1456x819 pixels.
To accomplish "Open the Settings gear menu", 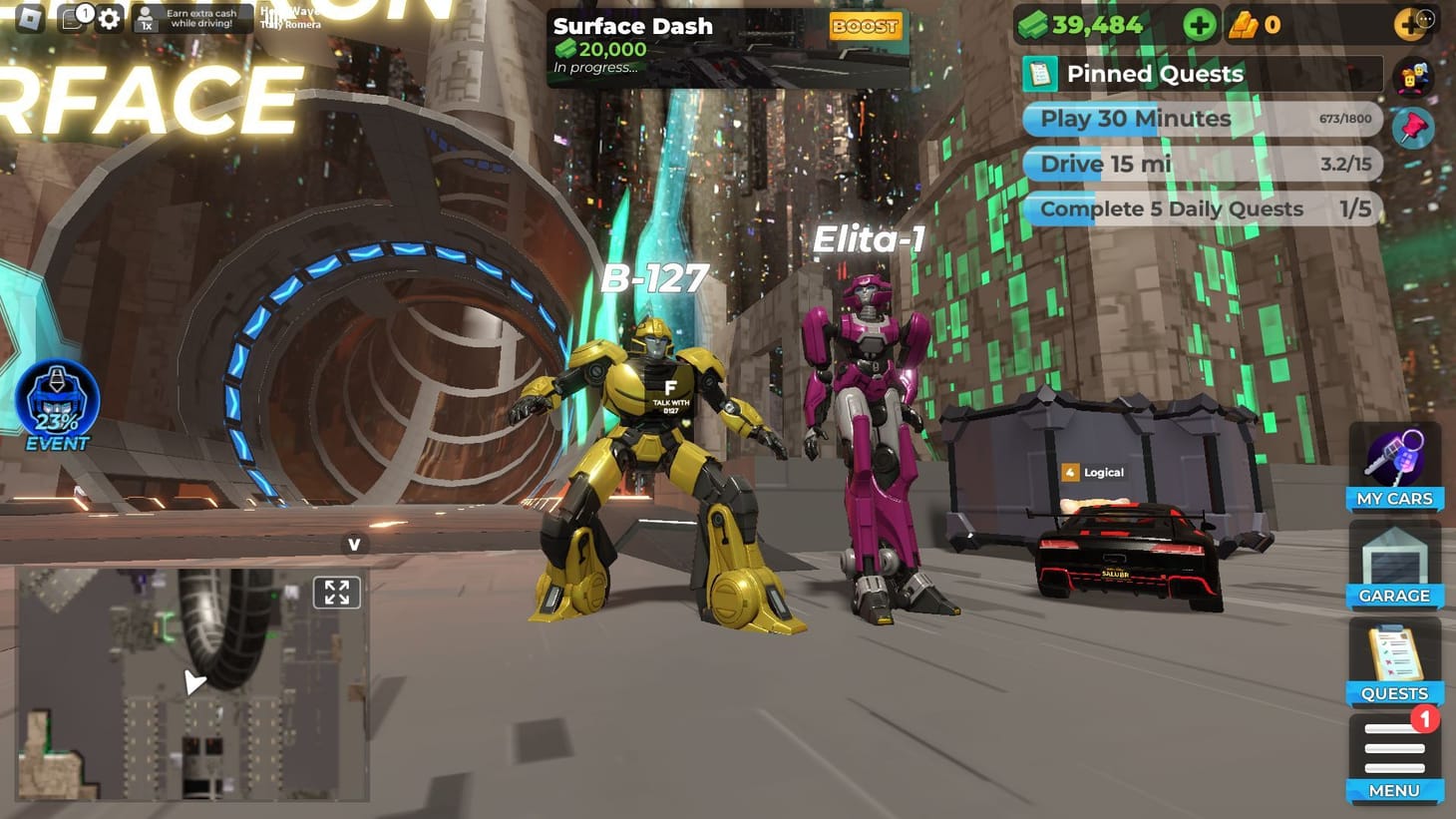I will [x=110, y=17].
